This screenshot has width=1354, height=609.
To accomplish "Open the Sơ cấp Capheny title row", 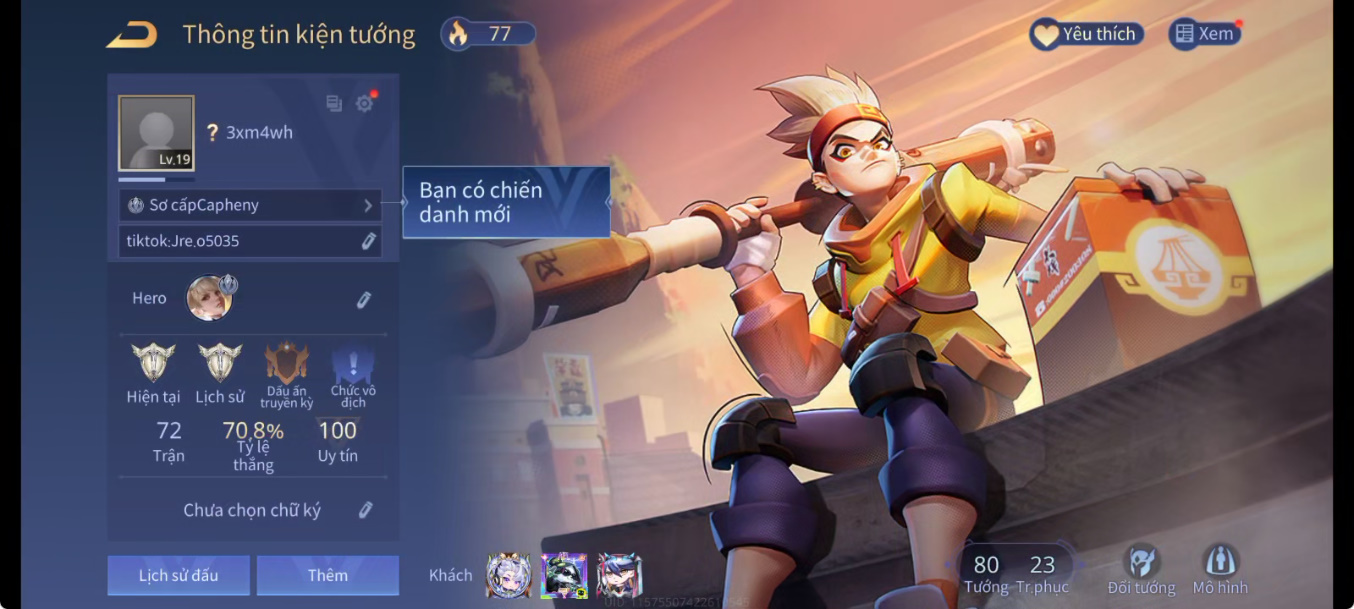I will click(250, 205).
